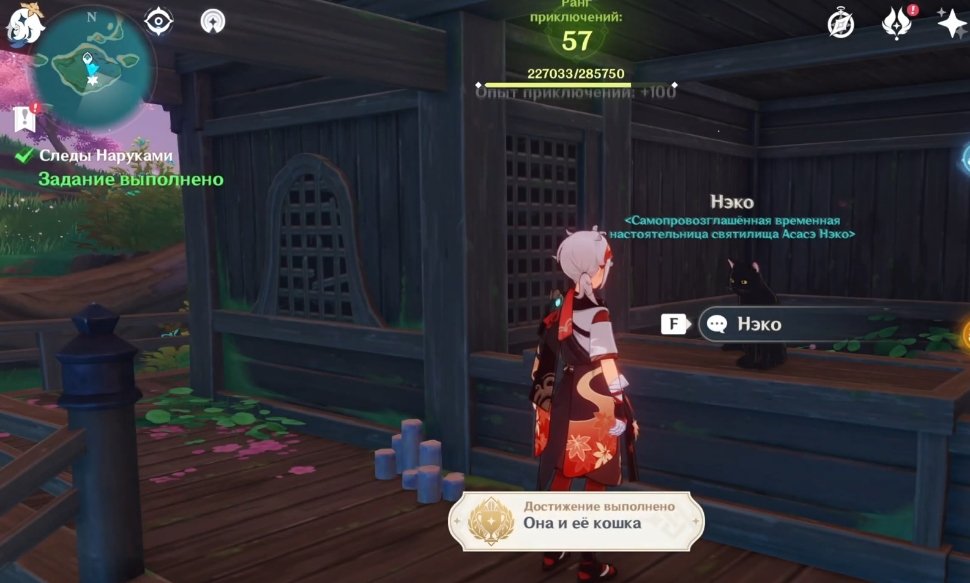Open the Она и её кошка achievement banner
This screenshot has width=970, height=583.
[576, 517]
